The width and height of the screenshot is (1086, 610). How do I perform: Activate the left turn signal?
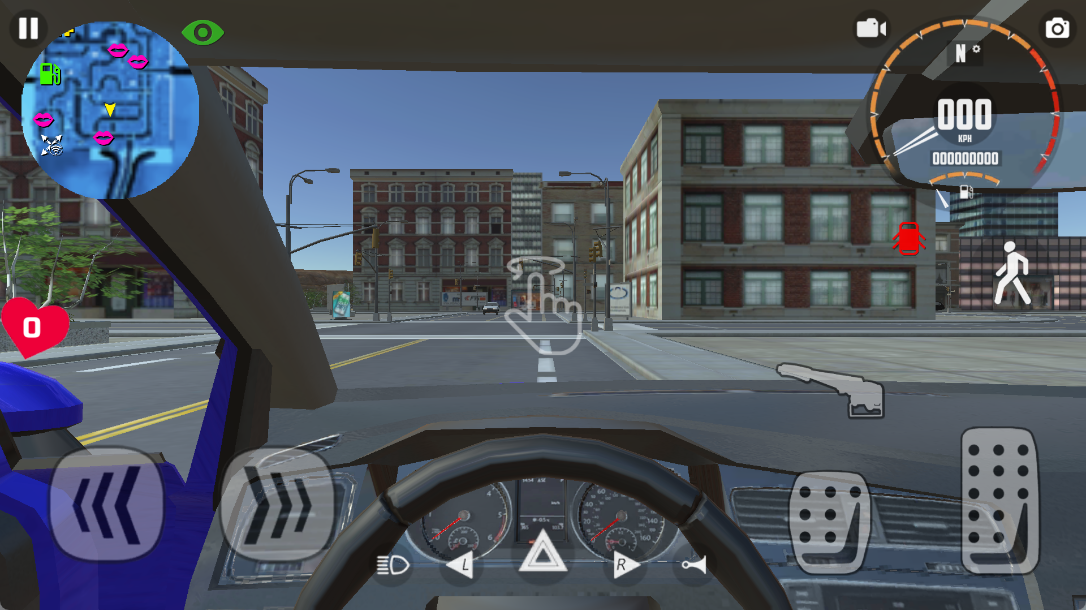click(x=460, y=566)
